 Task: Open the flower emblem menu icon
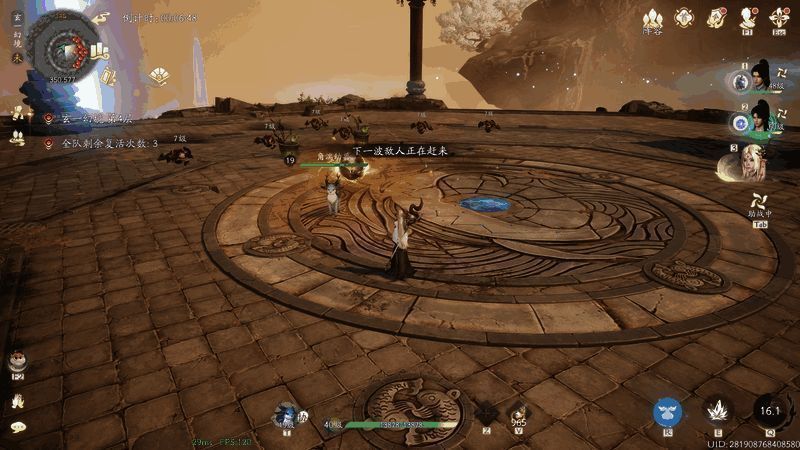coord(684,17)
